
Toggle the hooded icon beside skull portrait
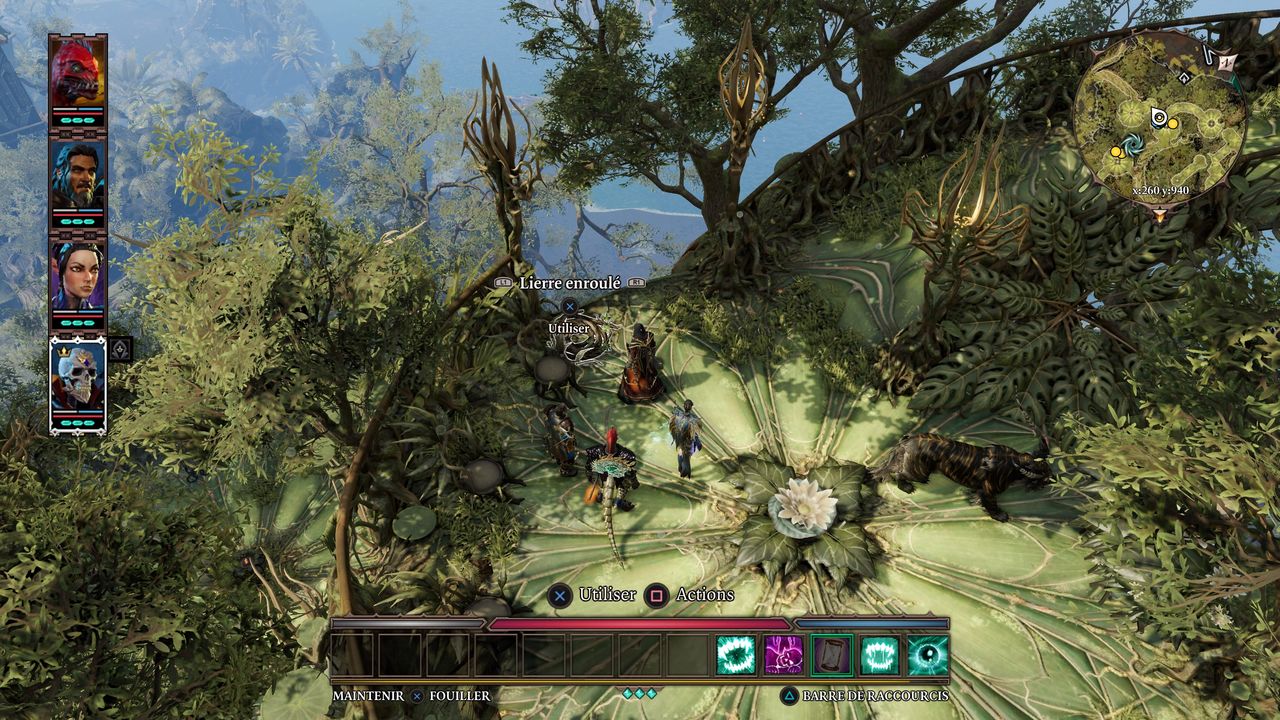[x=120, y=349]
